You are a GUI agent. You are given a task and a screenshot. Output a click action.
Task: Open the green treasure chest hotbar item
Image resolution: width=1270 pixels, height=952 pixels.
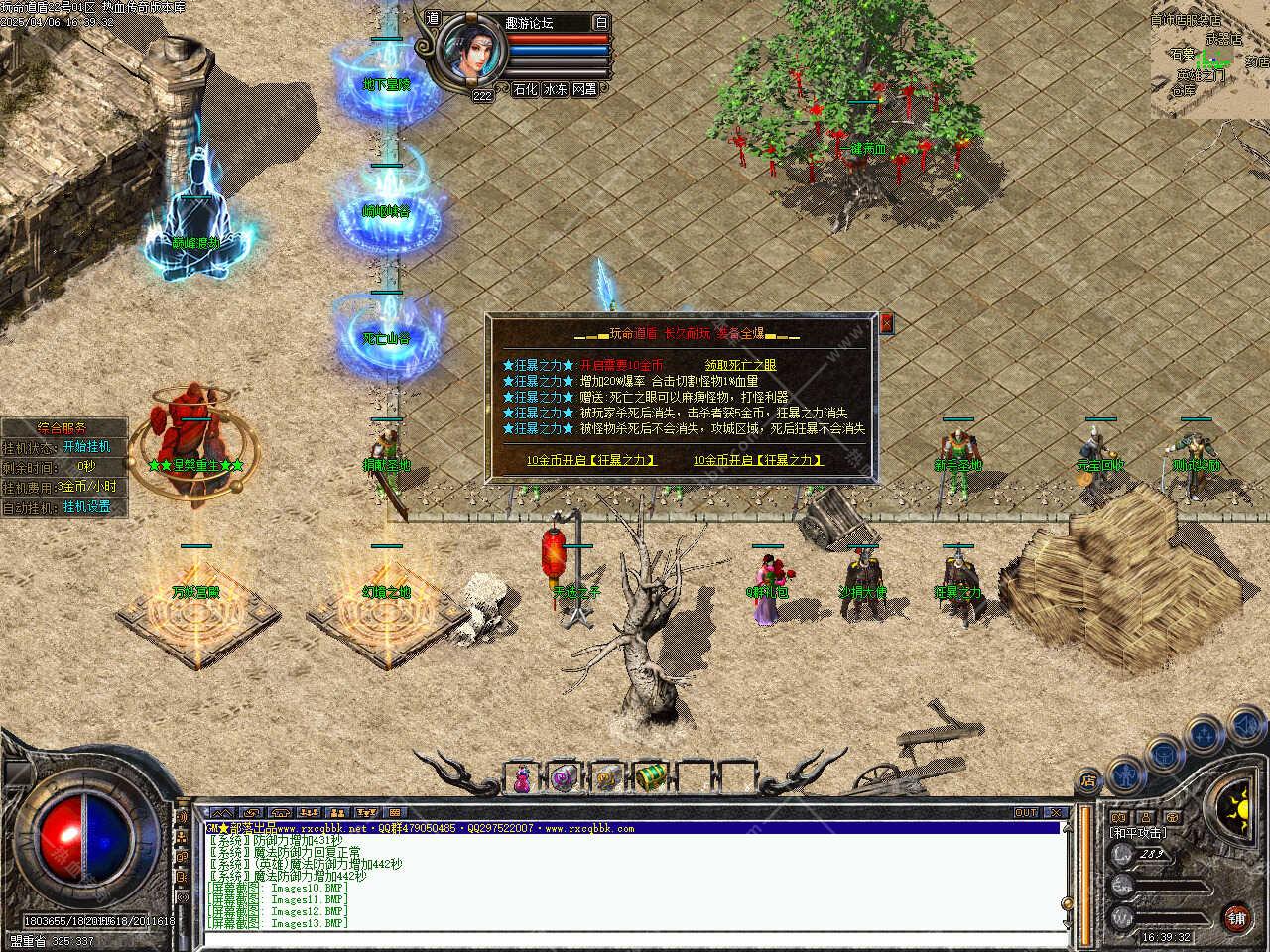(650, 779)
